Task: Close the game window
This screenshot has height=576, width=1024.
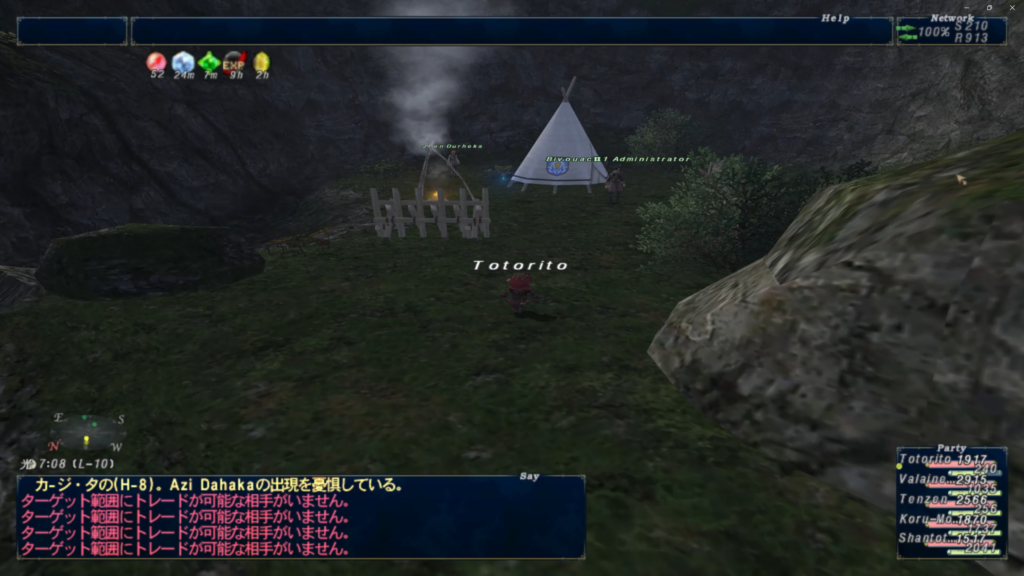Action: click(x=1011, y=7)
